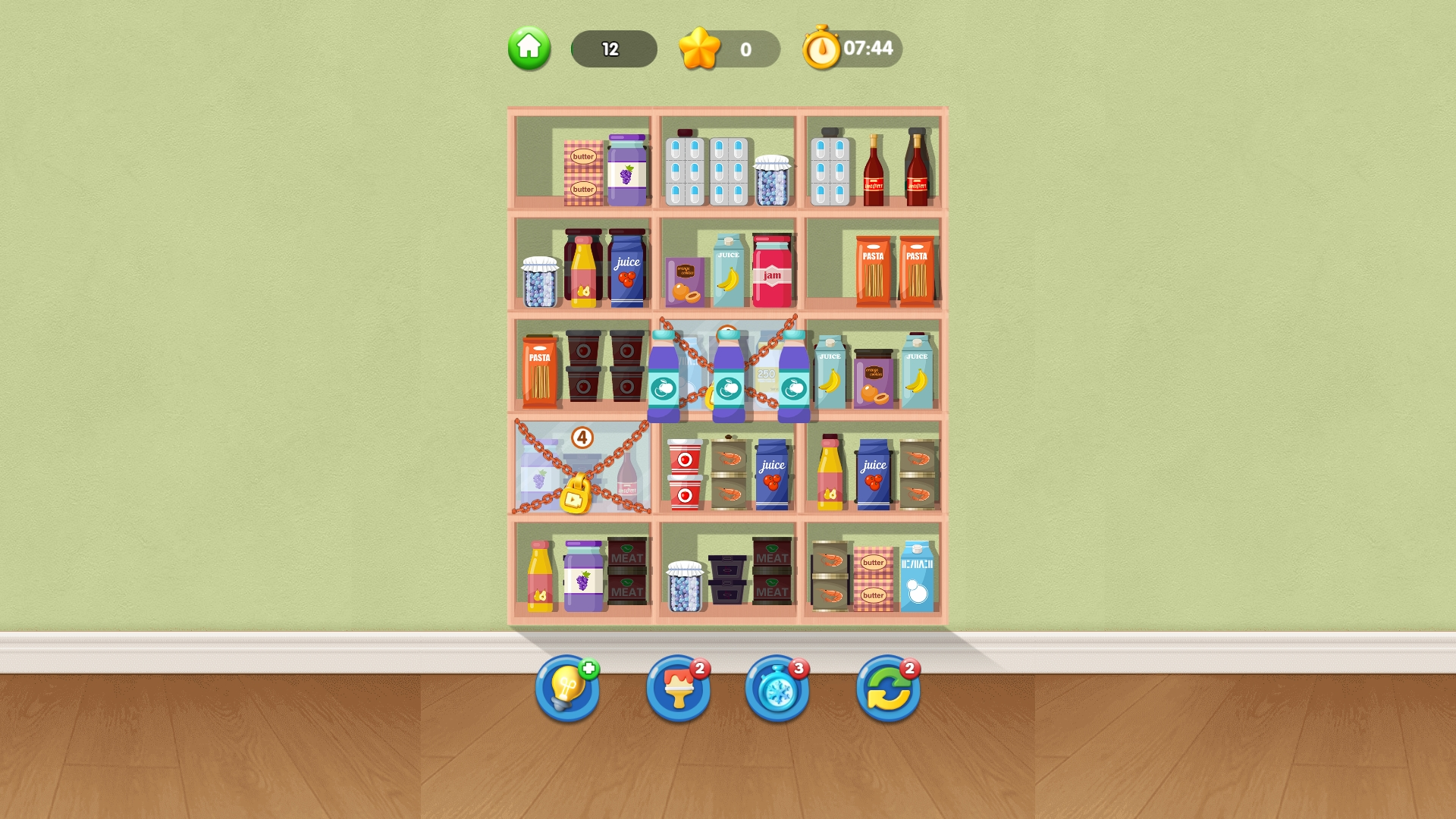Viewport: 1456px width, 819px height.
Task: Tap the locked section's number 4 badge
Action: 582,437
